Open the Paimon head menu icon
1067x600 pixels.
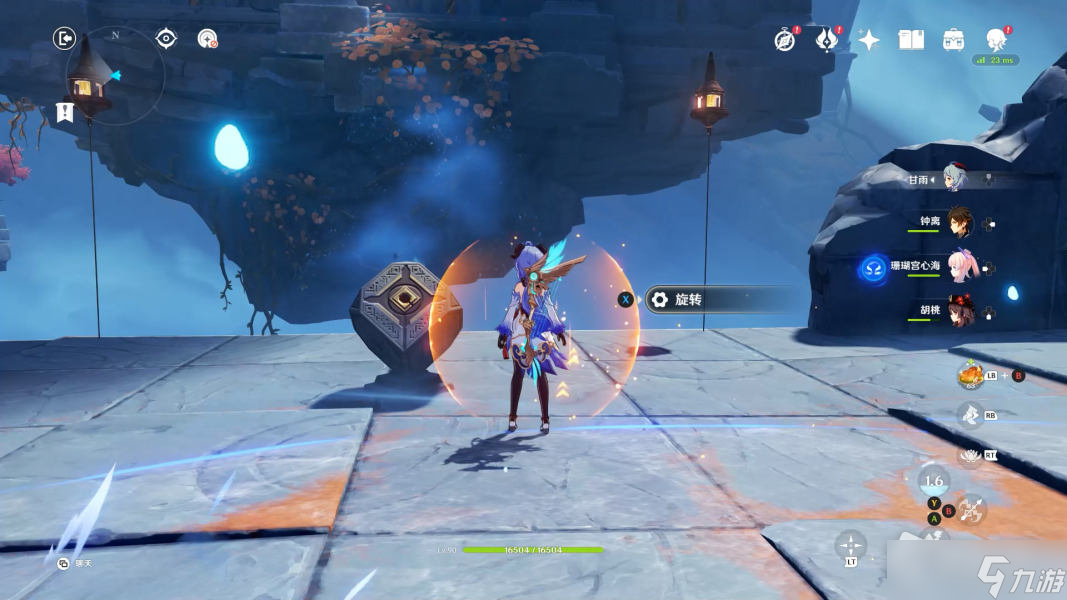996,40
